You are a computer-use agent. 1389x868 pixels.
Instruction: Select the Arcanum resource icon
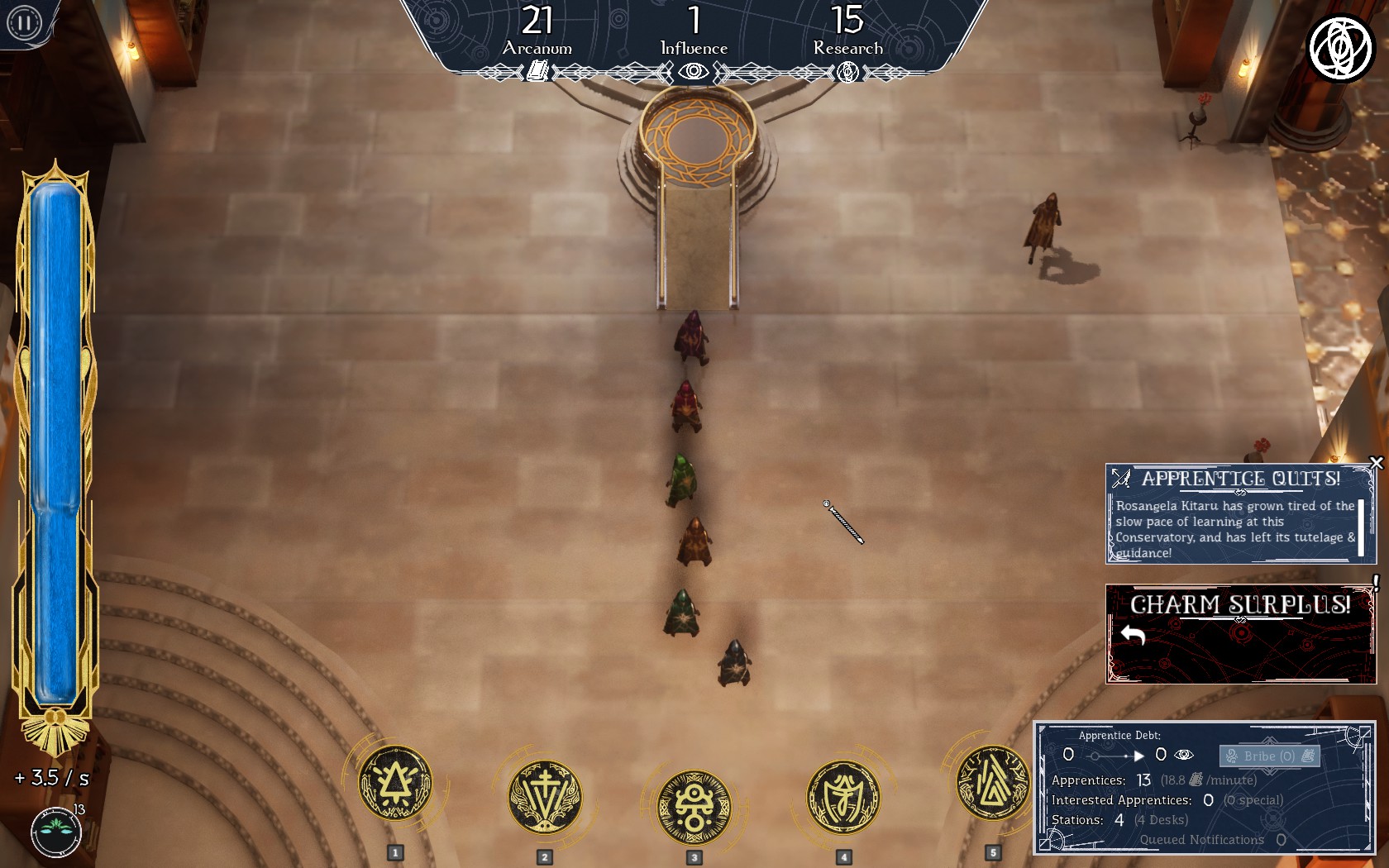(x=537, y=72)
